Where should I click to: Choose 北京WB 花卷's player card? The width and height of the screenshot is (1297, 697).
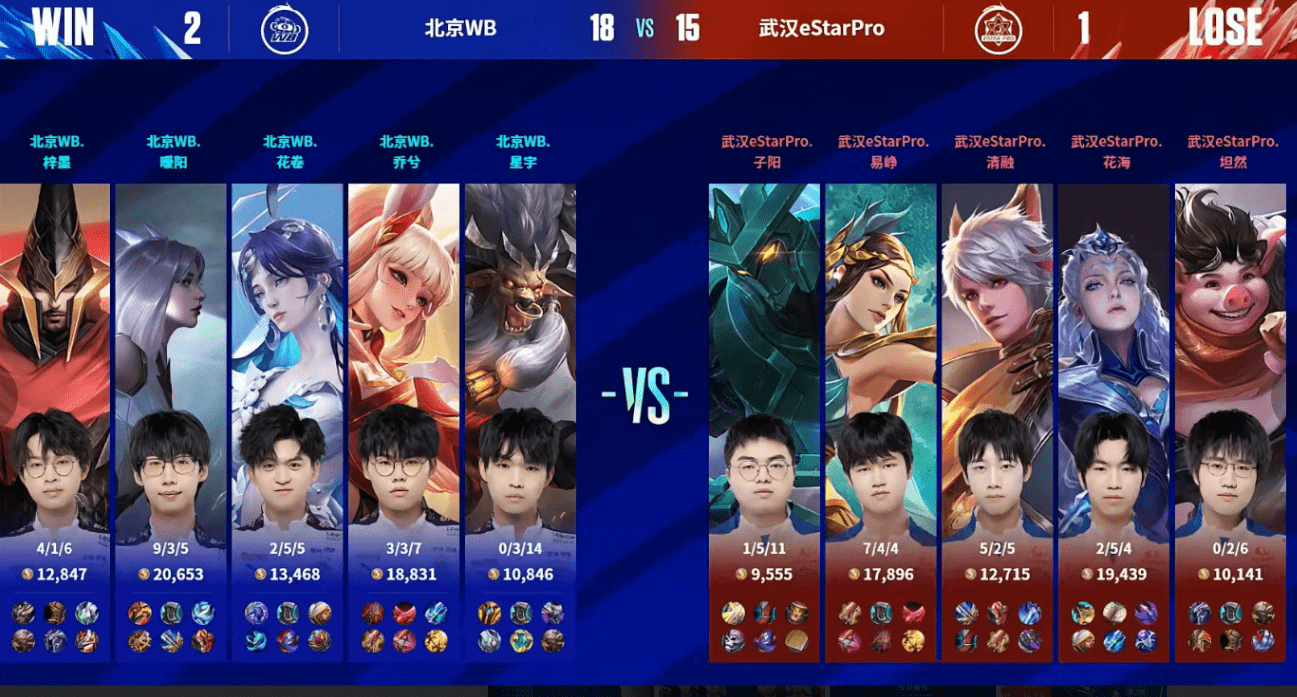288,400
